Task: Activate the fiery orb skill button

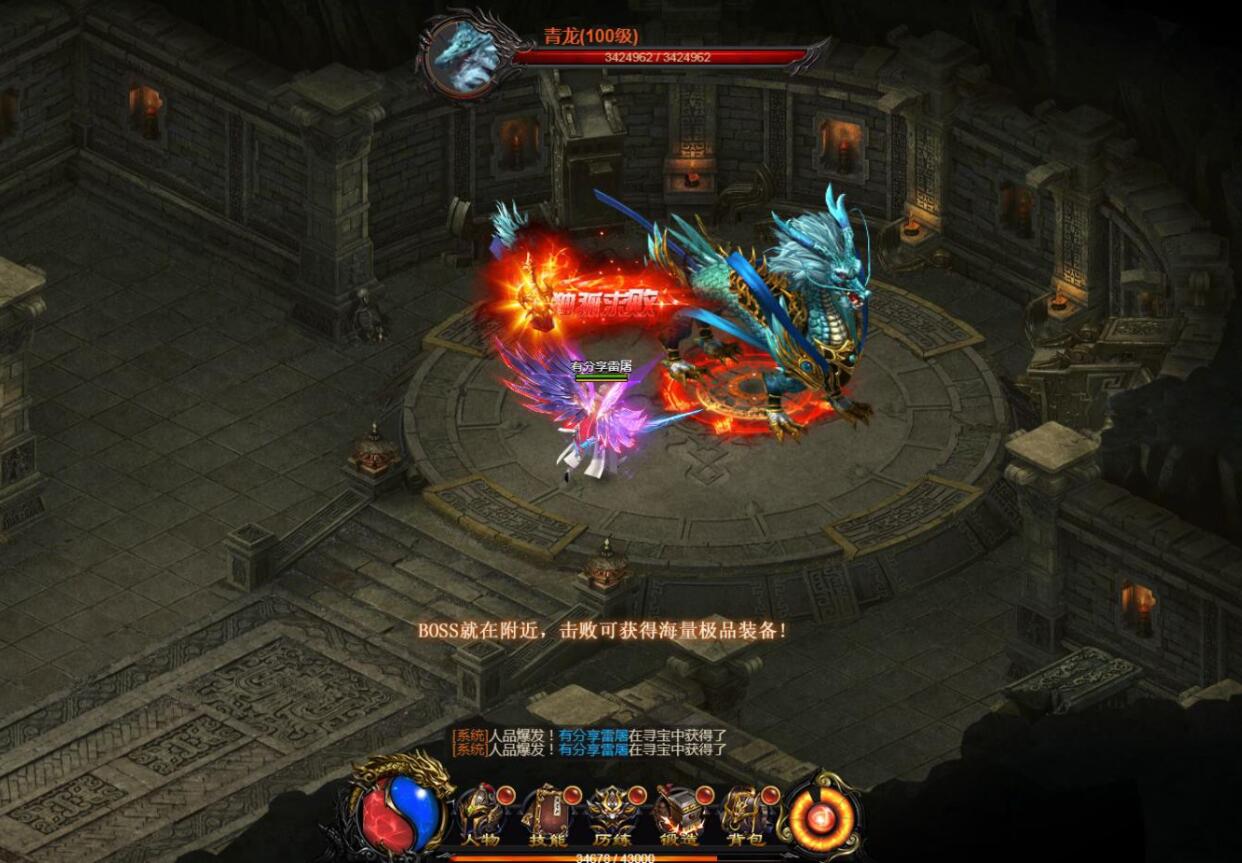Action: (822, 820)
